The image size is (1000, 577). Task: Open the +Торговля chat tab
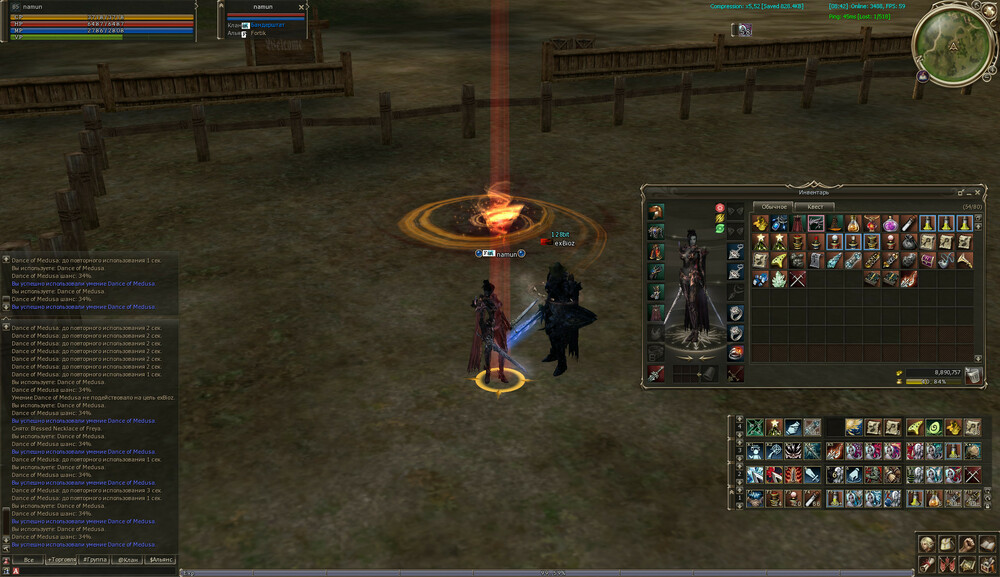61,560
